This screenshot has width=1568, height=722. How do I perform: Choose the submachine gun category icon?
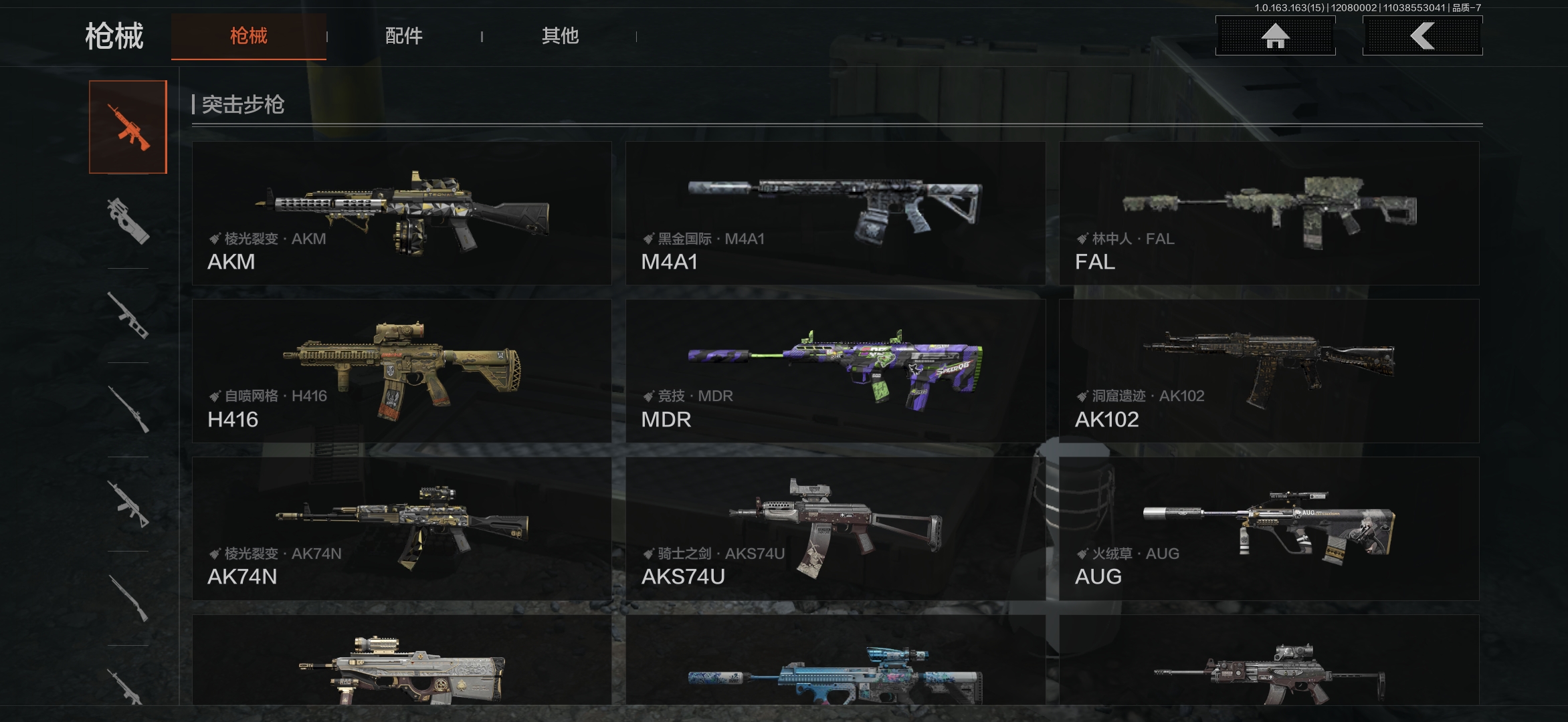128,221
